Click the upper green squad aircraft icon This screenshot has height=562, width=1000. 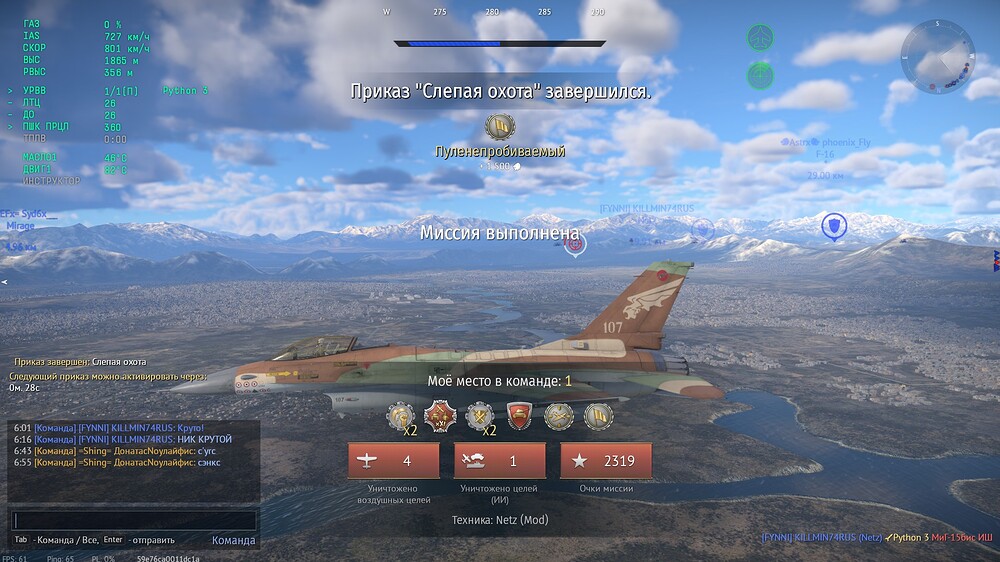[761, 39]
